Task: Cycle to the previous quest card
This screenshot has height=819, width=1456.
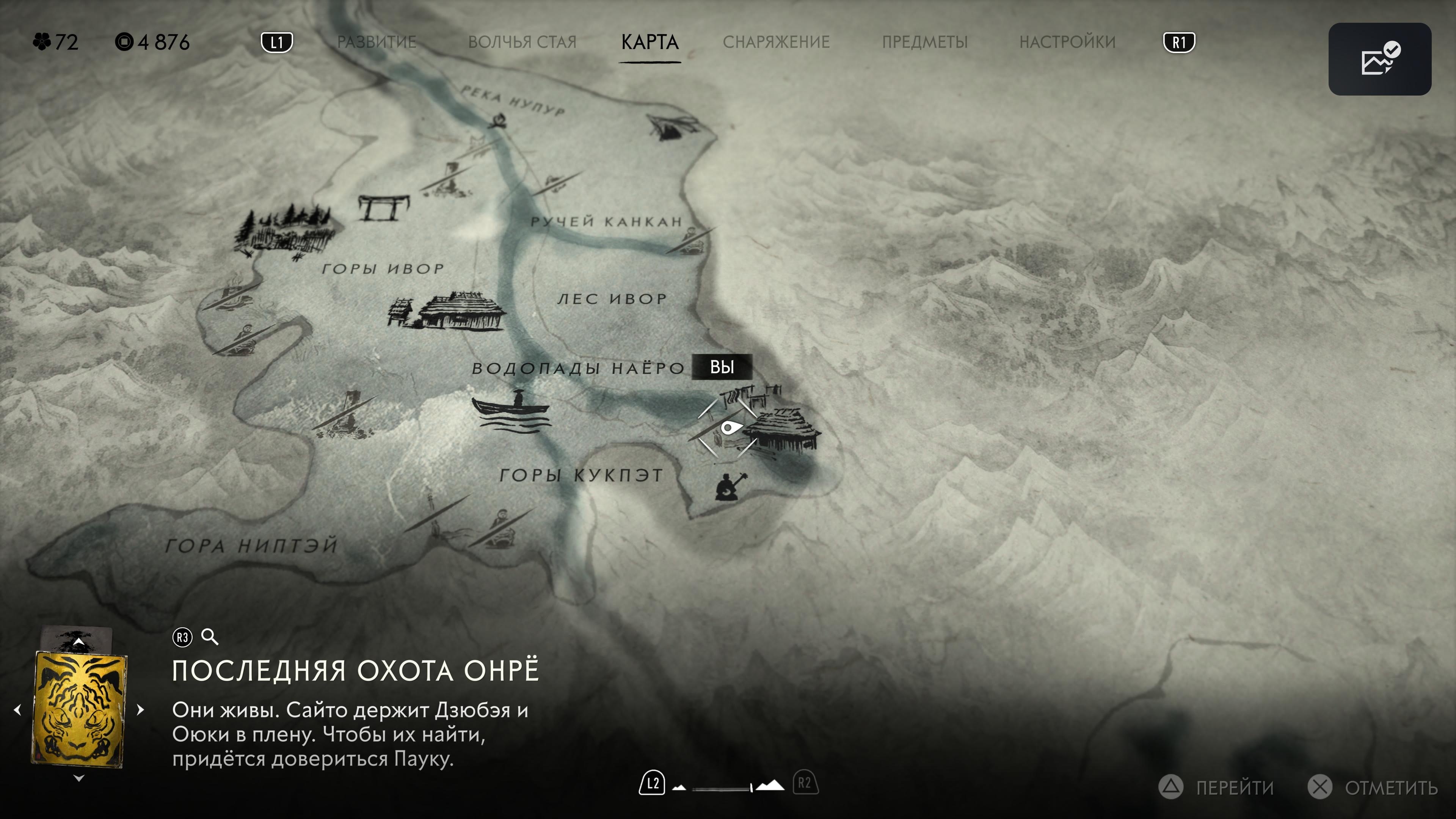Action: (18, 709)
